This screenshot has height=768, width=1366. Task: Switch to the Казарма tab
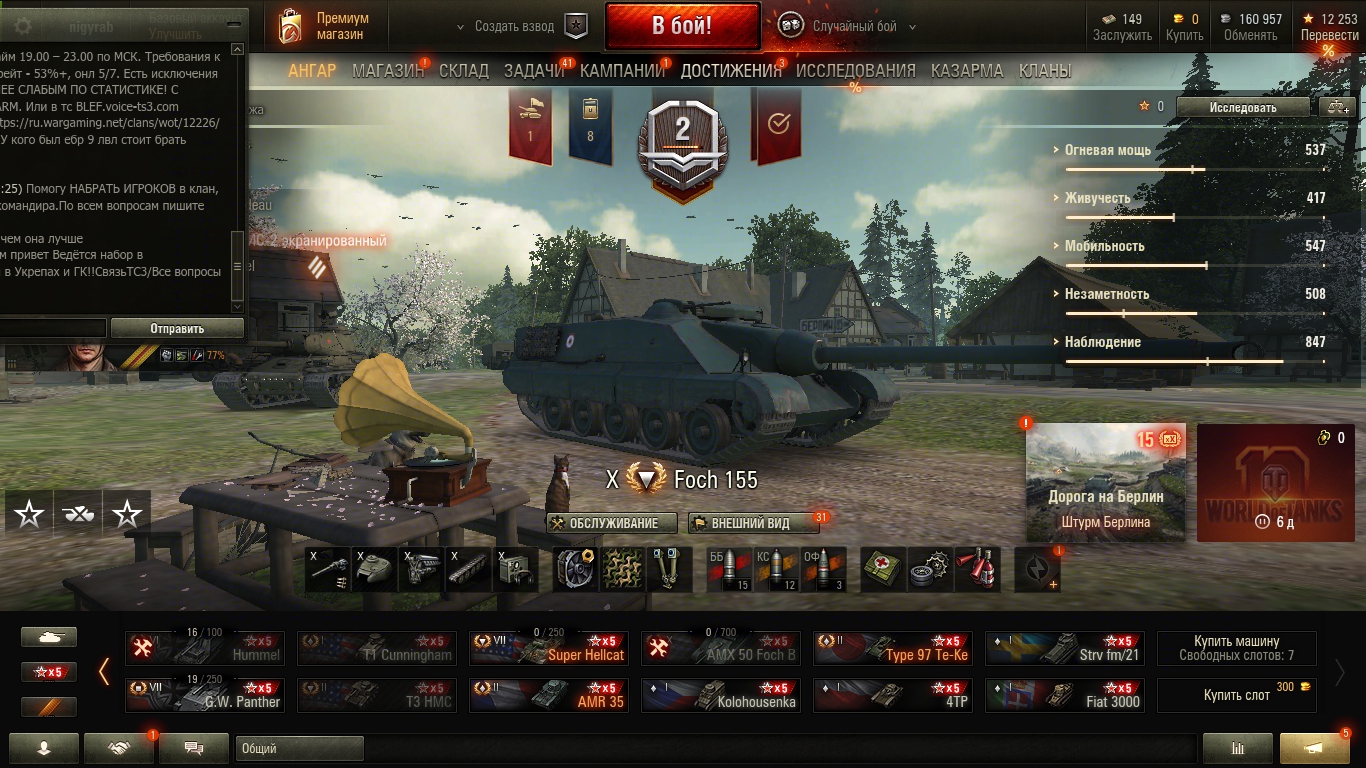966,71
